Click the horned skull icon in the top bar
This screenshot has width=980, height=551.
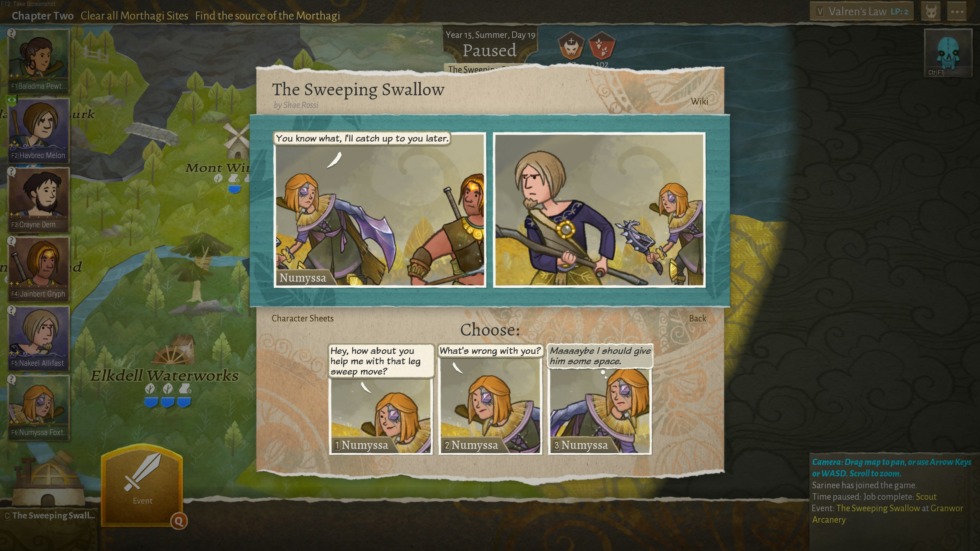(929, 12)
